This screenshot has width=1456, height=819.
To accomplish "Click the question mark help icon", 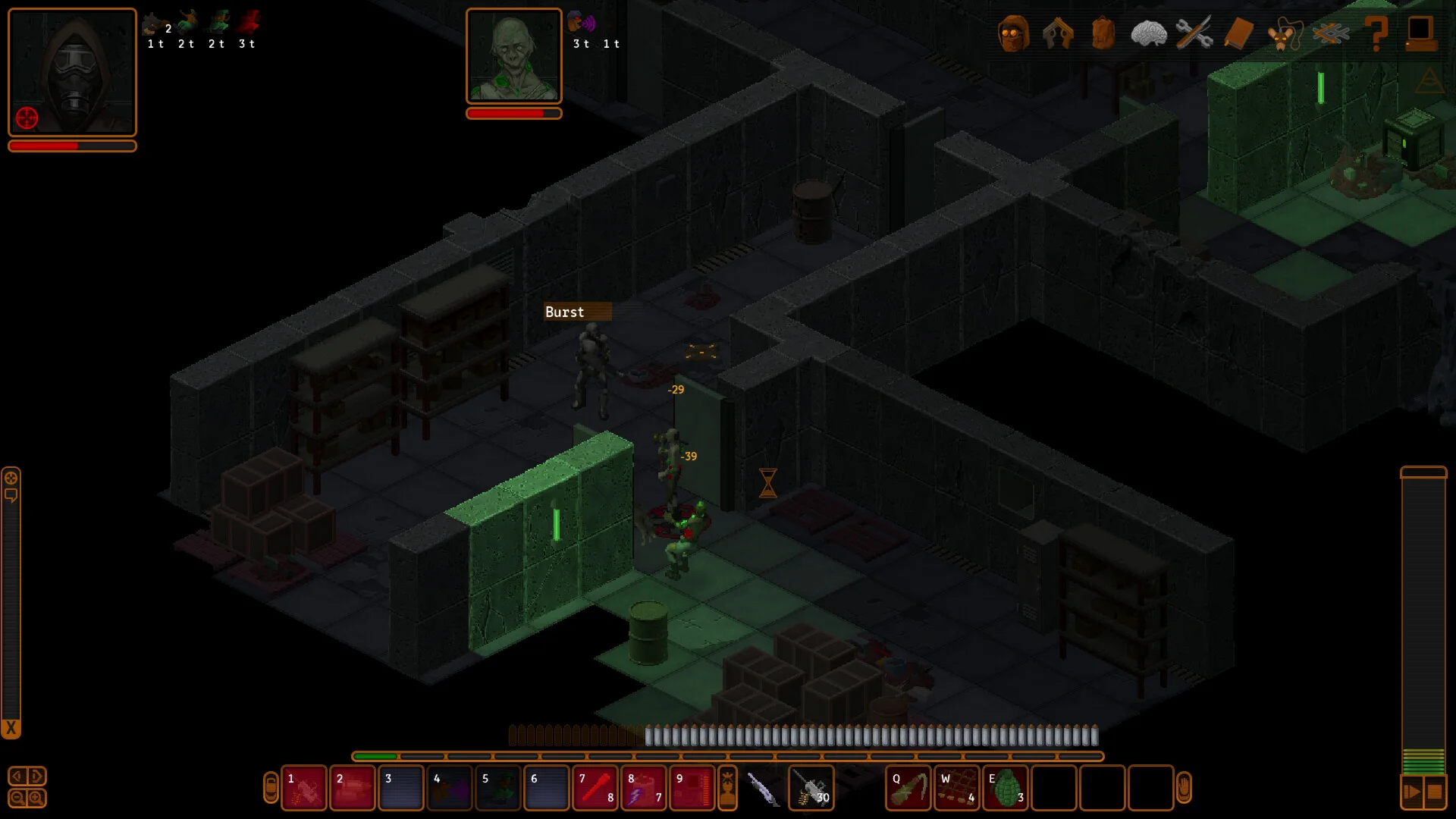I will click(1376, 33).
